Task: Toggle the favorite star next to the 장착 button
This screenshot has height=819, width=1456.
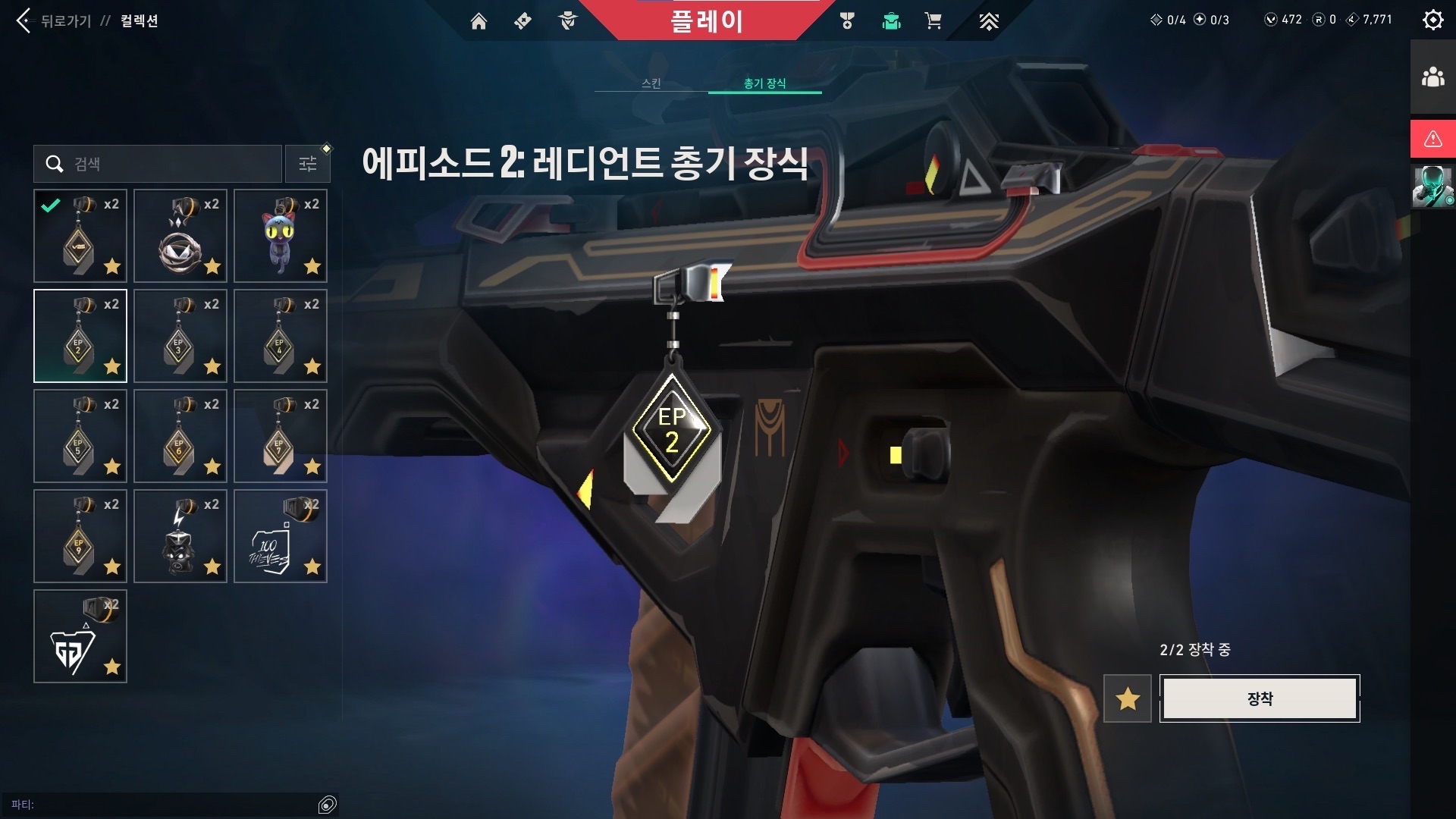Action: coord(1127,698)
